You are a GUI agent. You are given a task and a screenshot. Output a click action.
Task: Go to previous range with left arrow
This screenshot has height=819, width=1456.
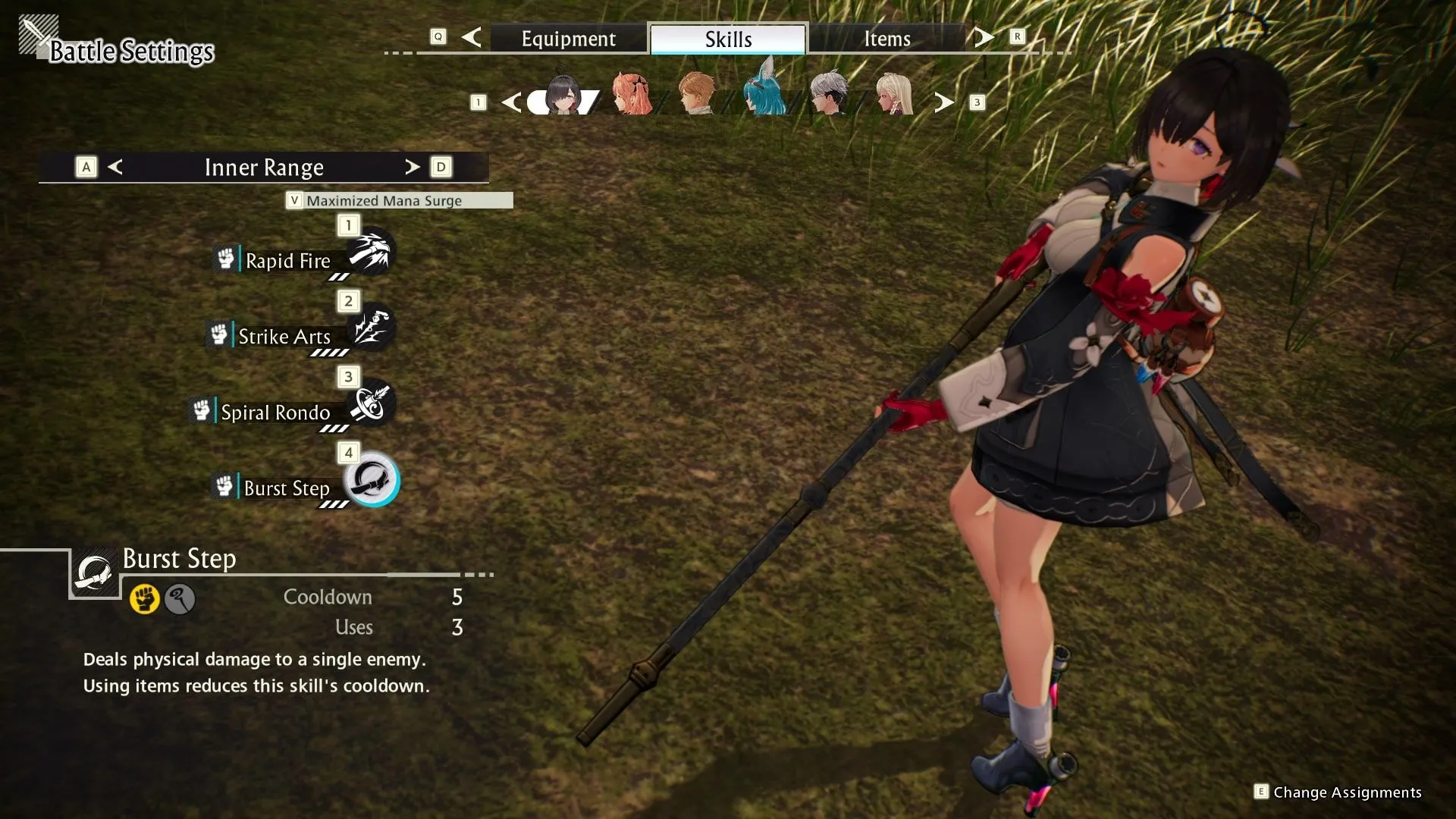115,167
